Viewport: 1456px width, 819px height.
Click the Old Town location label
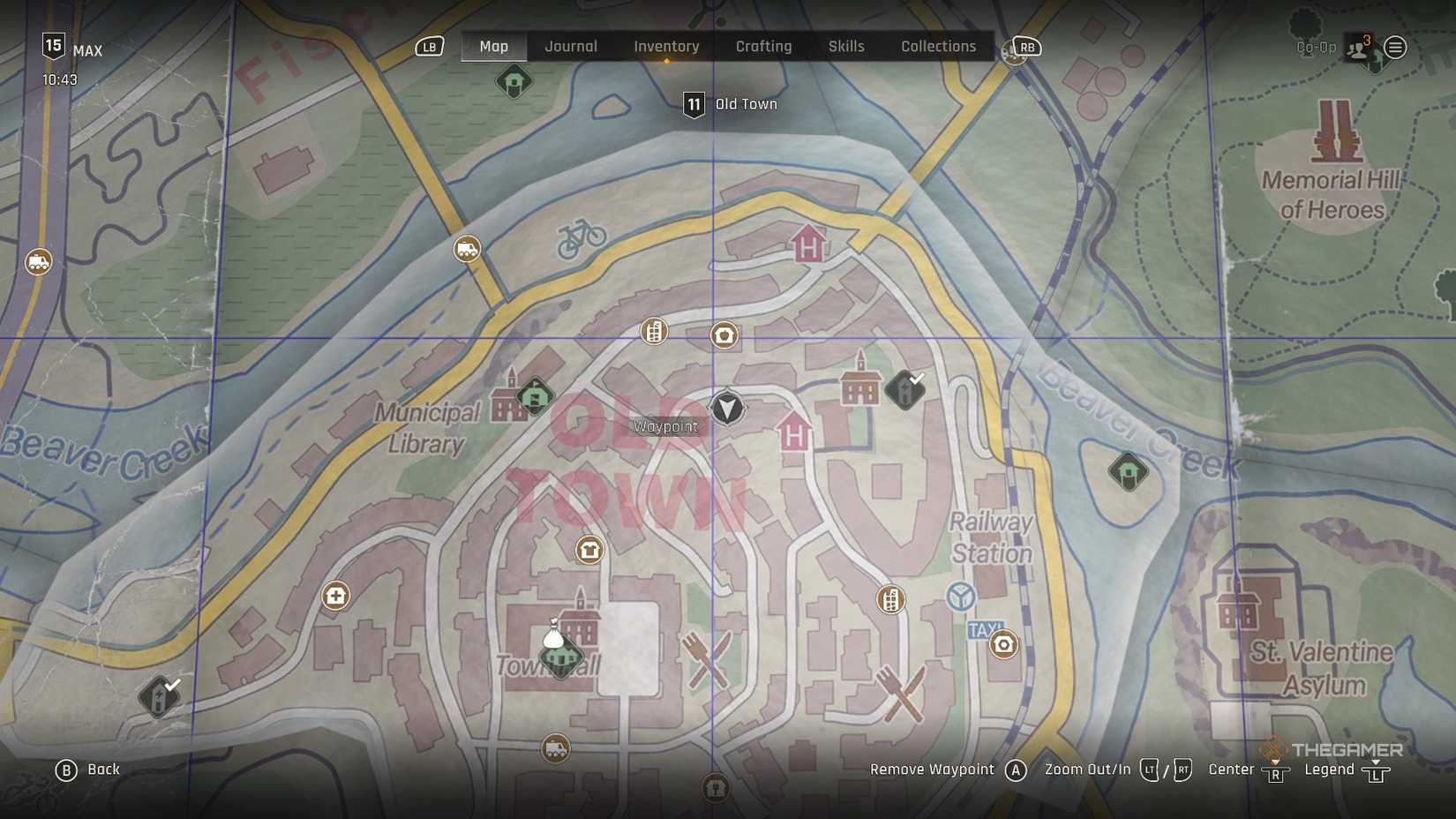(747, 103)
